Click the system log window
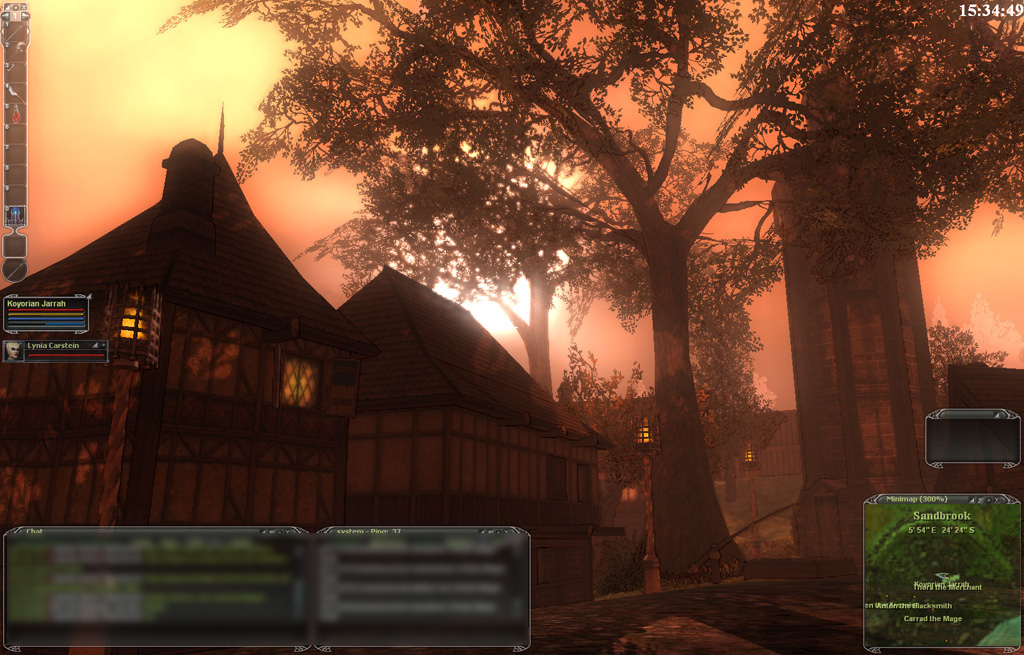The image size is (1024, 655). (x=420, y=590)
